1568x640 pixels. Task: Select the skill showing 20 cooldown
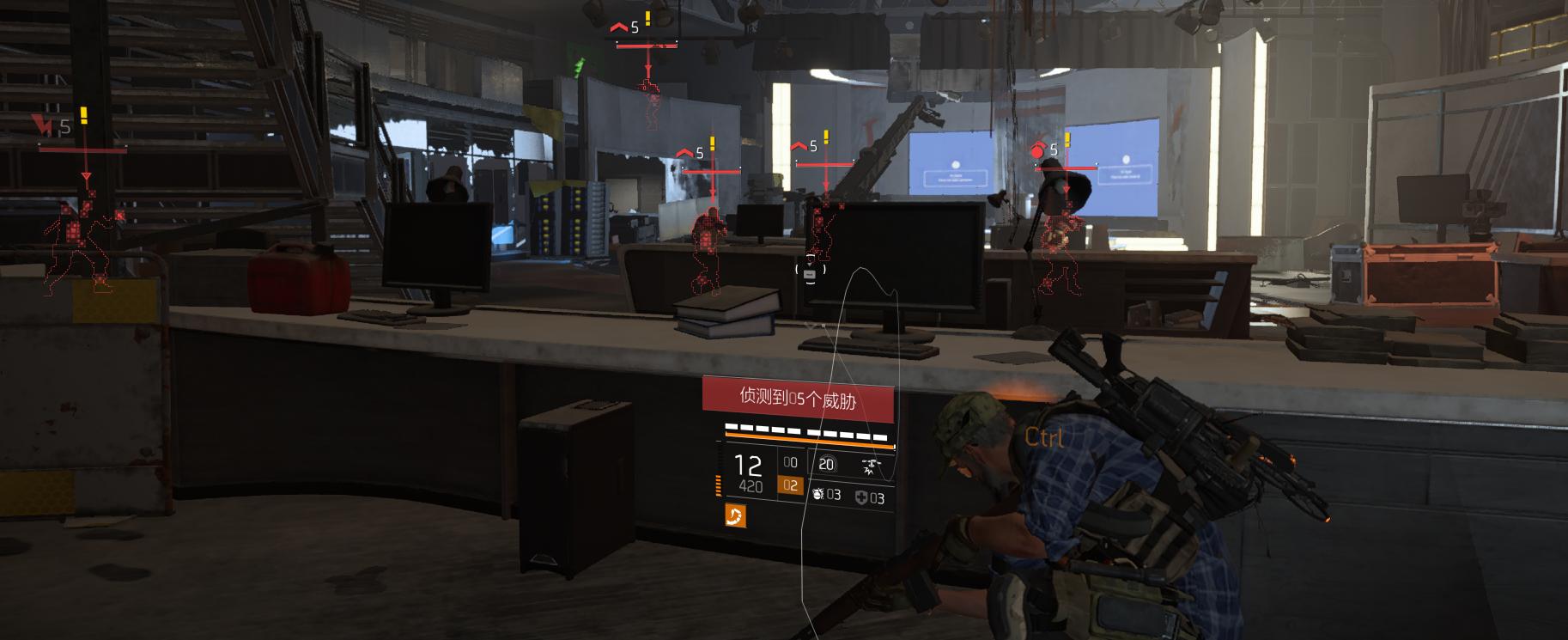(x=826, y=464)
